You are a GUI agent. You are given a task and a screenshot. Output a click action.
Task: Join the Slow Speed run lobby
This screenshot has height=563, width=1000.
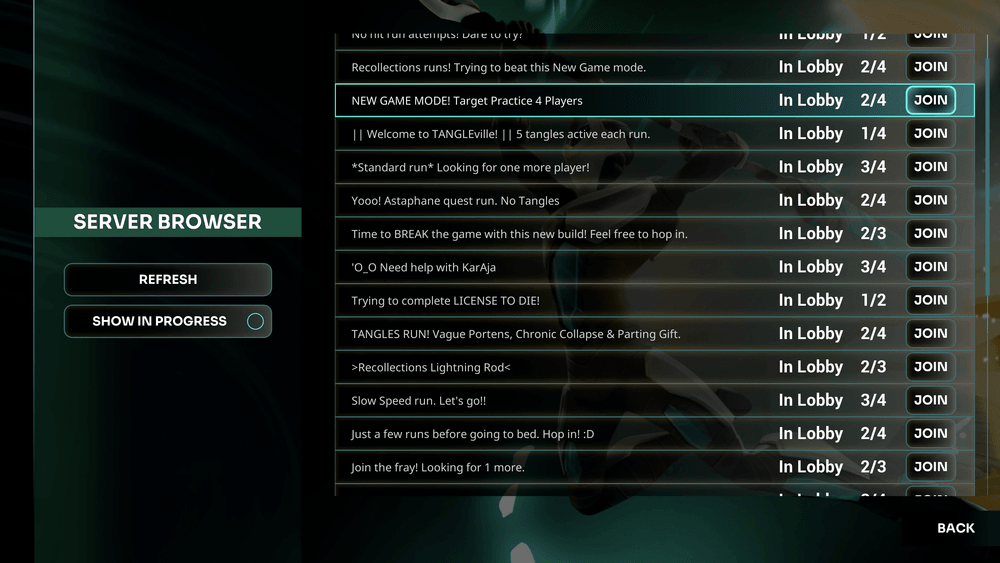tap(930, 400)
